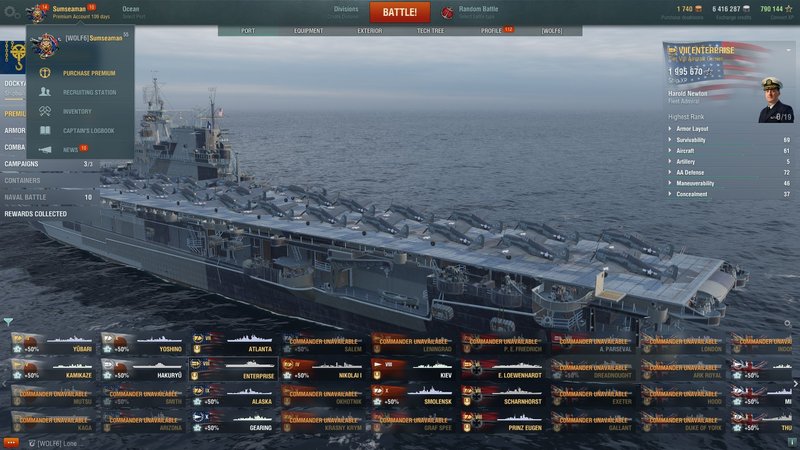
Task: Create a division via the Divisions button
Action: coord(345,12)
